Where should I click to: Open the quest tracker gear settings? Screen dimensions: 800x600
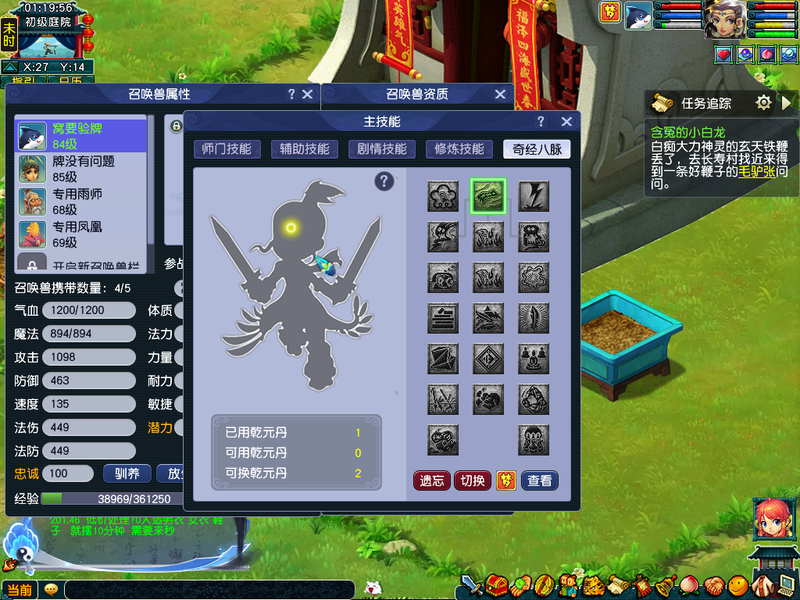pos(764,102)
